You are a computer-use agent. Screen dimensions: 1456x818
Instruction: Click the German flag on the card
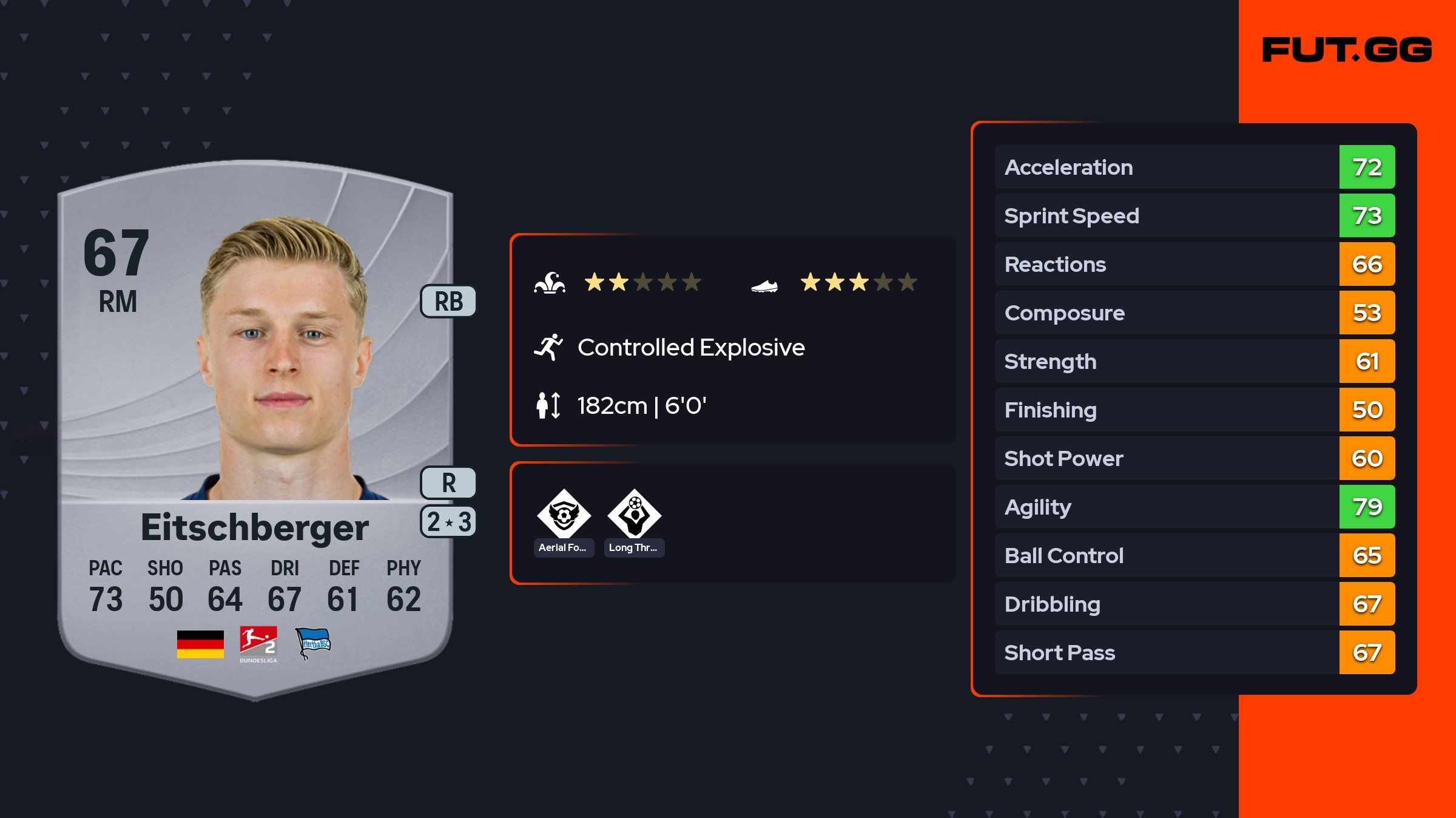pos(200,644)
